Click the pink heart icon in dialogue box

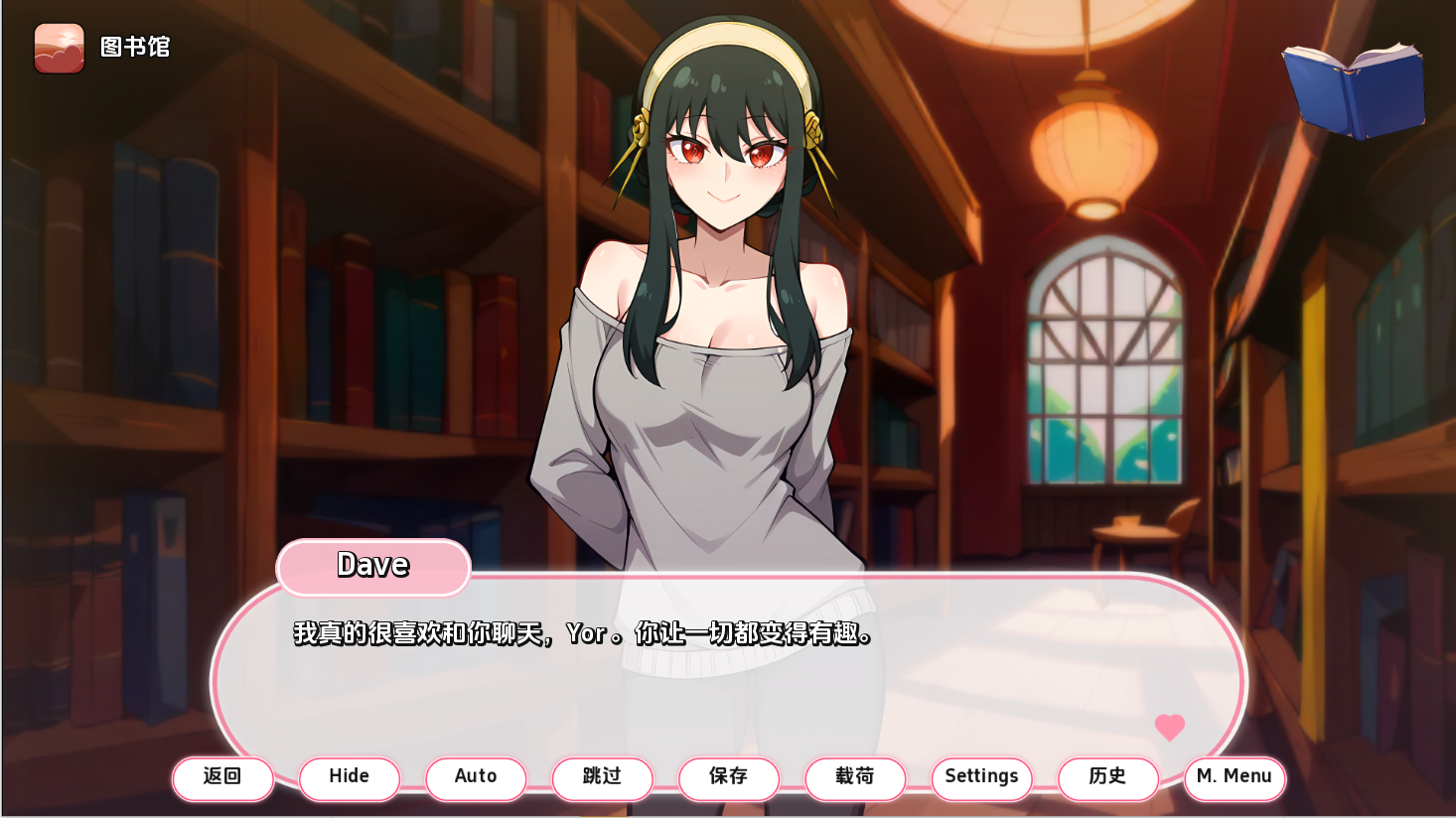coord(1169,728)
